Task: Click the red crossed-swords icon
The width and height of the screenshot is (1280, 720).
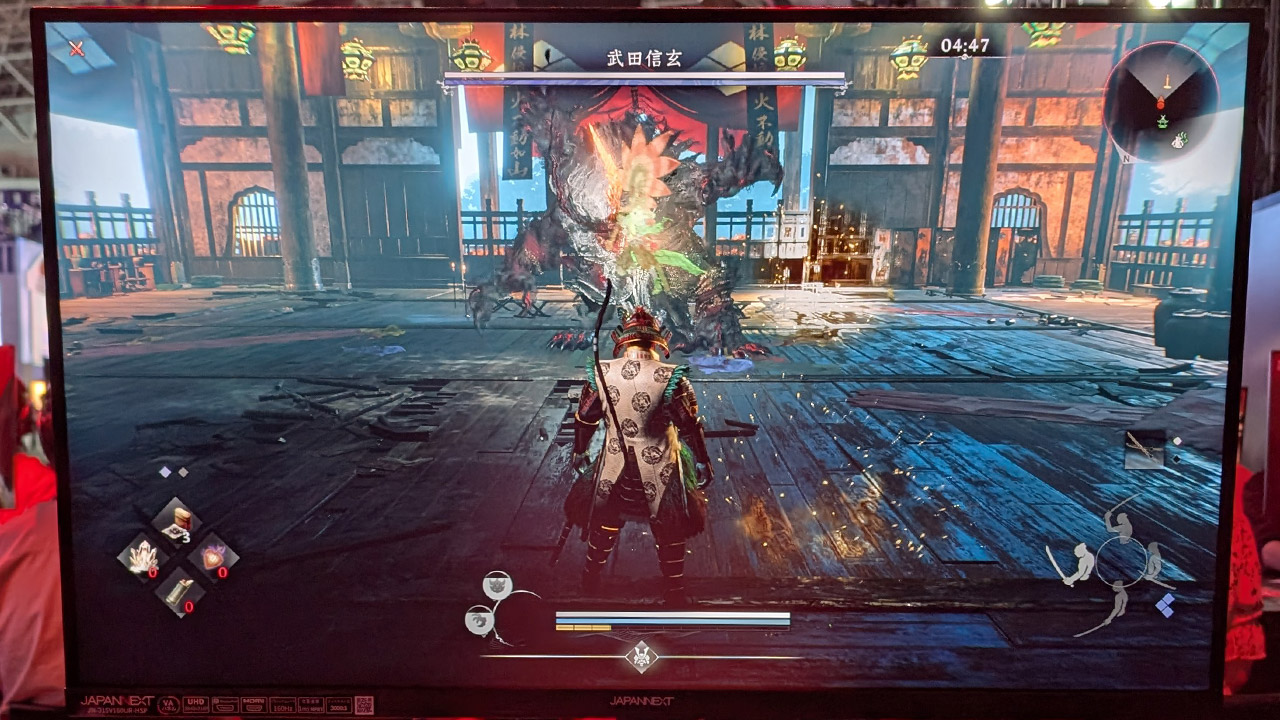Action: pos(77,48)
